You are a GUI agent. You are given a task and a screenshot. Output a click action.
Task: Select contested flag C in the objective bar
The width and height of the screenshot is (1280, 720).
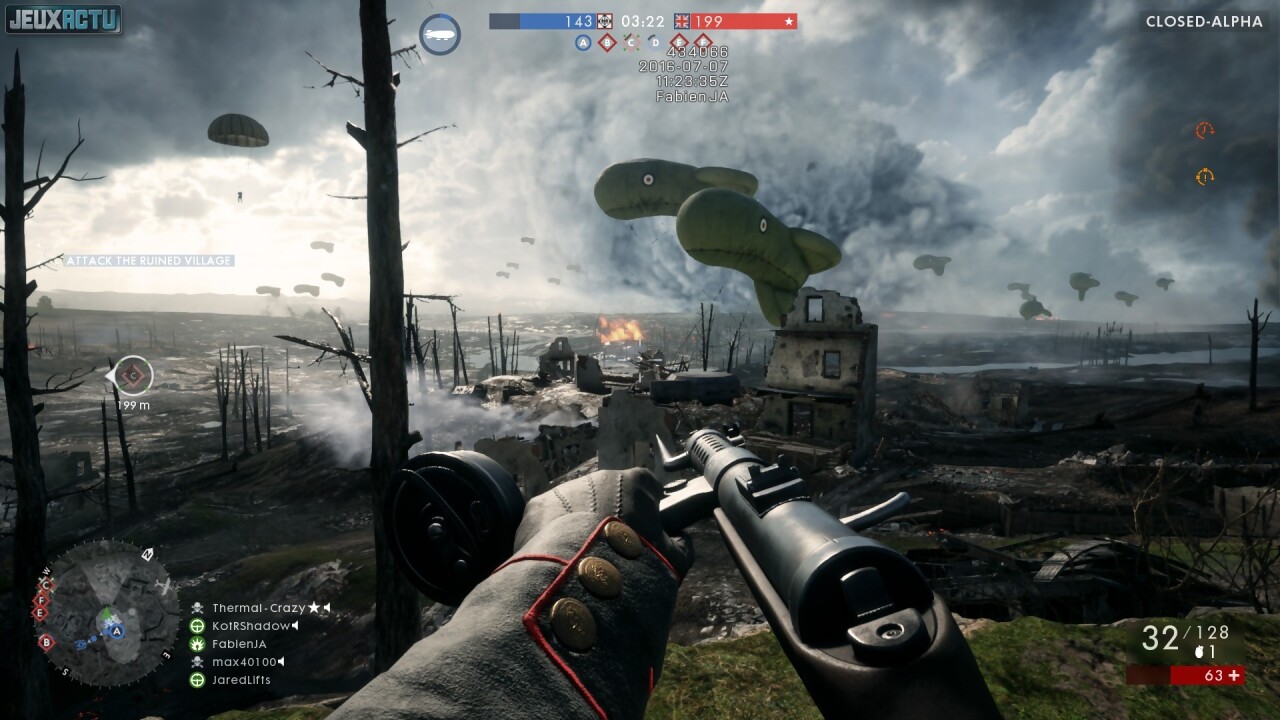(x=631, y=42)
